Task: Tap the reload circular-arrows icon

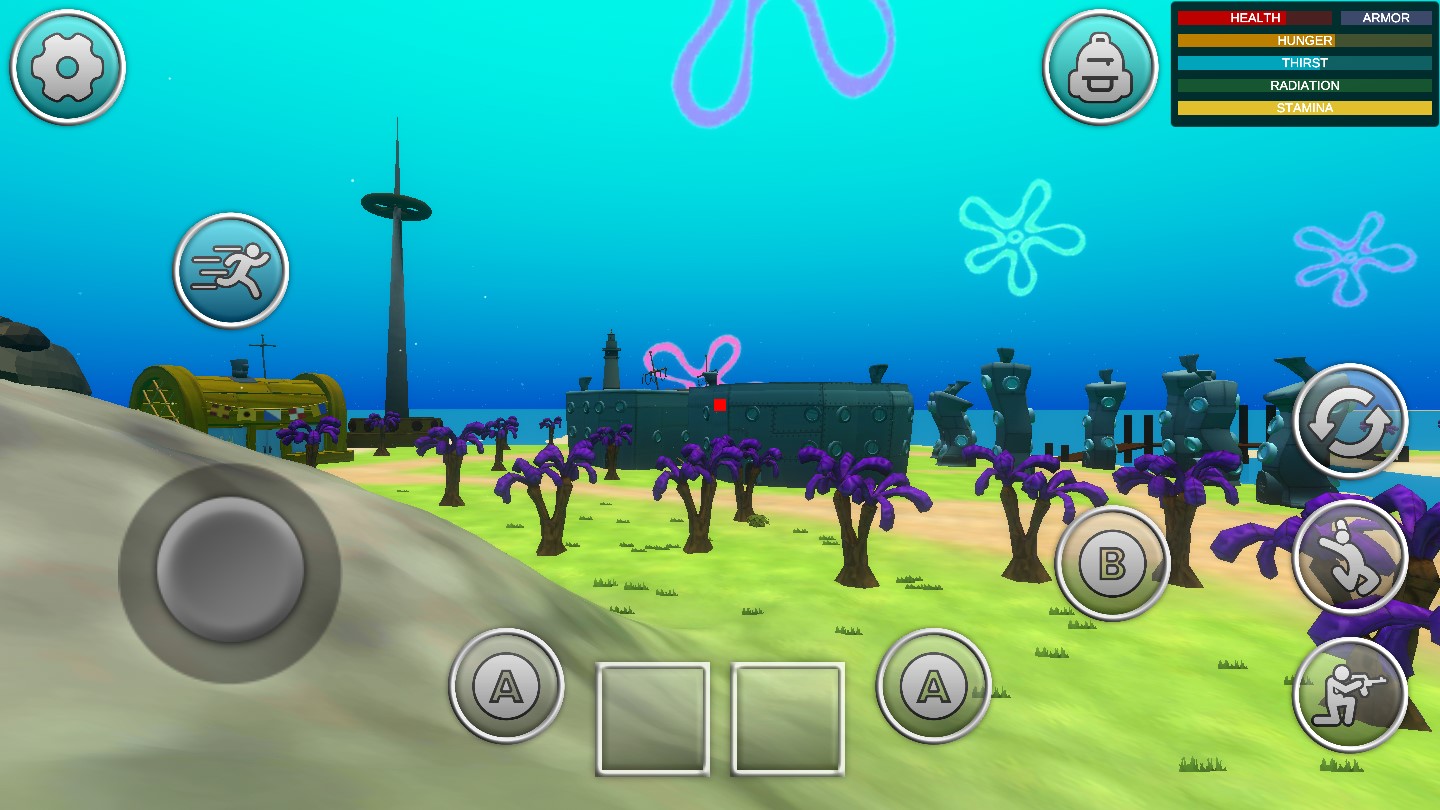Action: (1352, 420)
